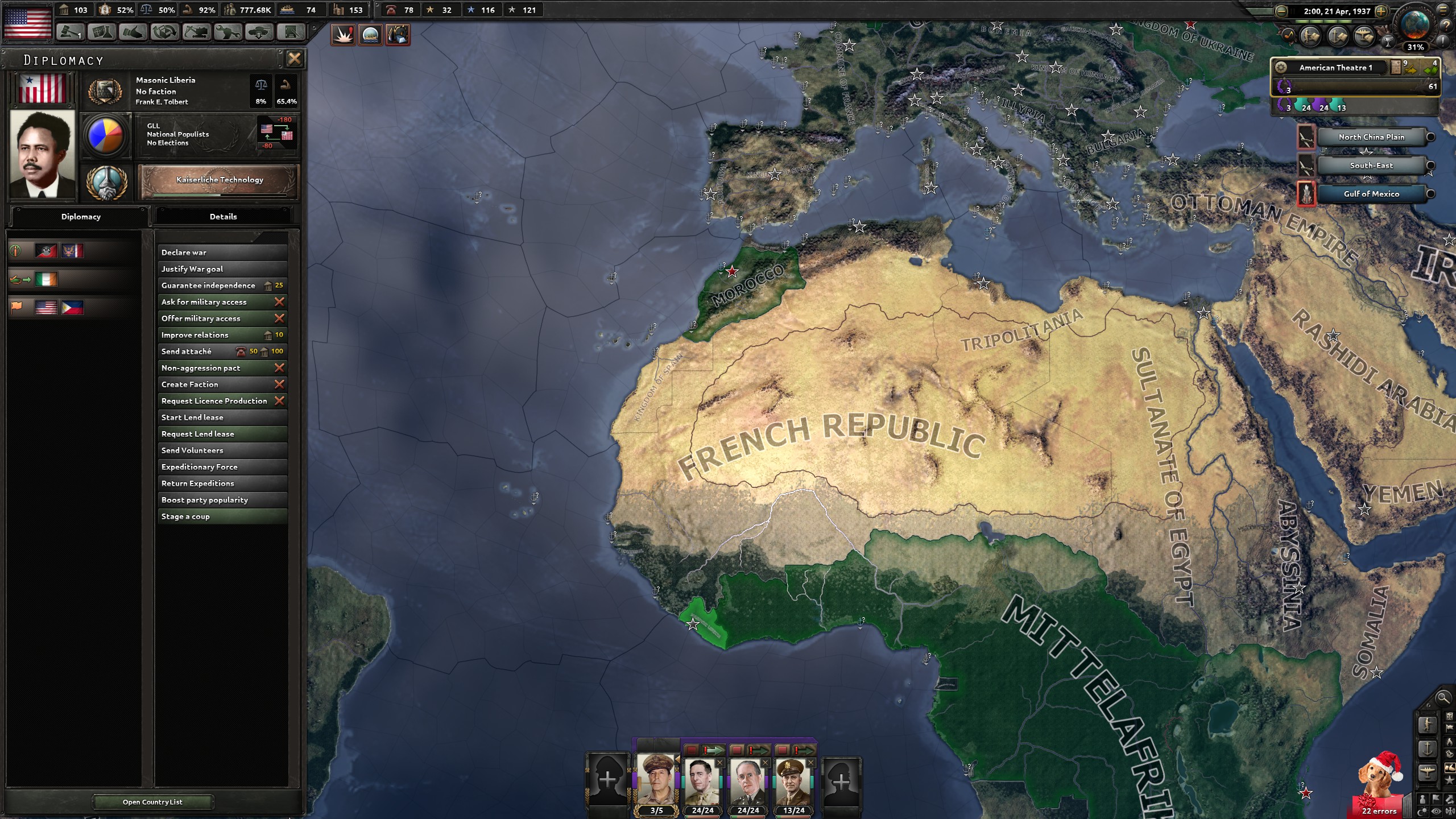
Task: View achievements with the trophy icon
Action: (x=1388, y=42)
